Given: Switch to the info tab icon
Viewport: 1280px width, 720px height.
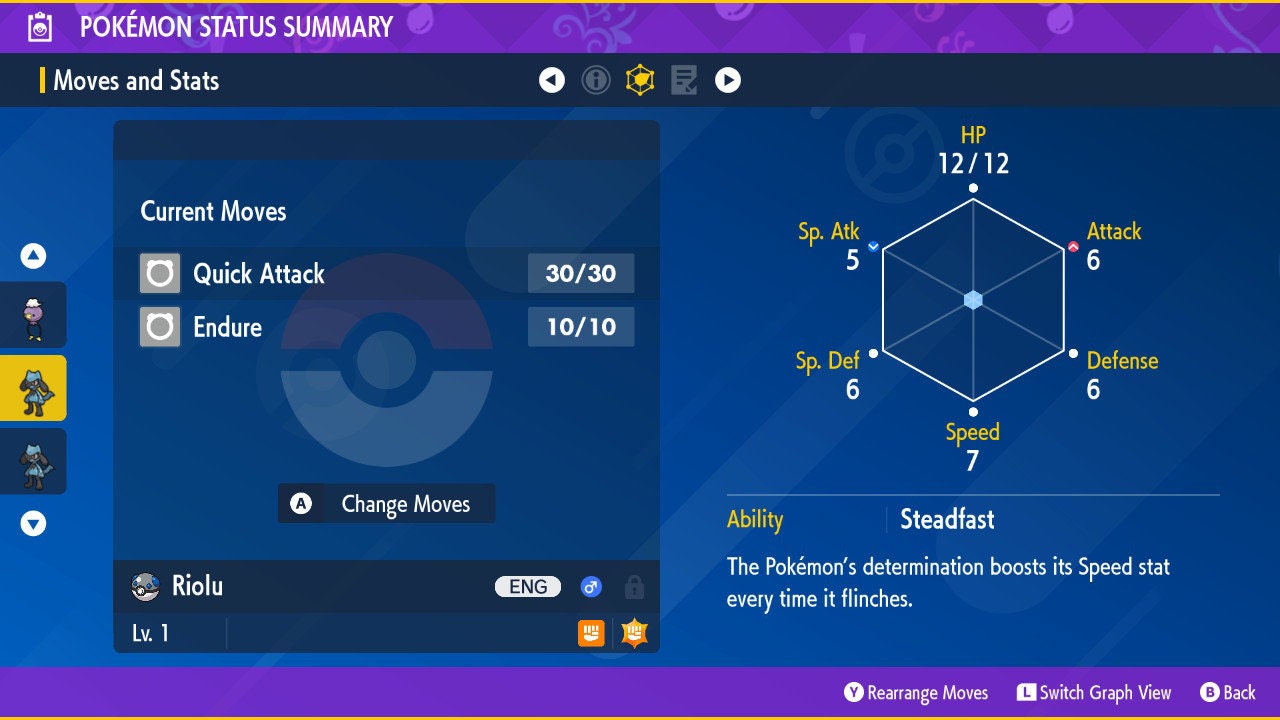Looking at the screenshot, I should (596, 80).
